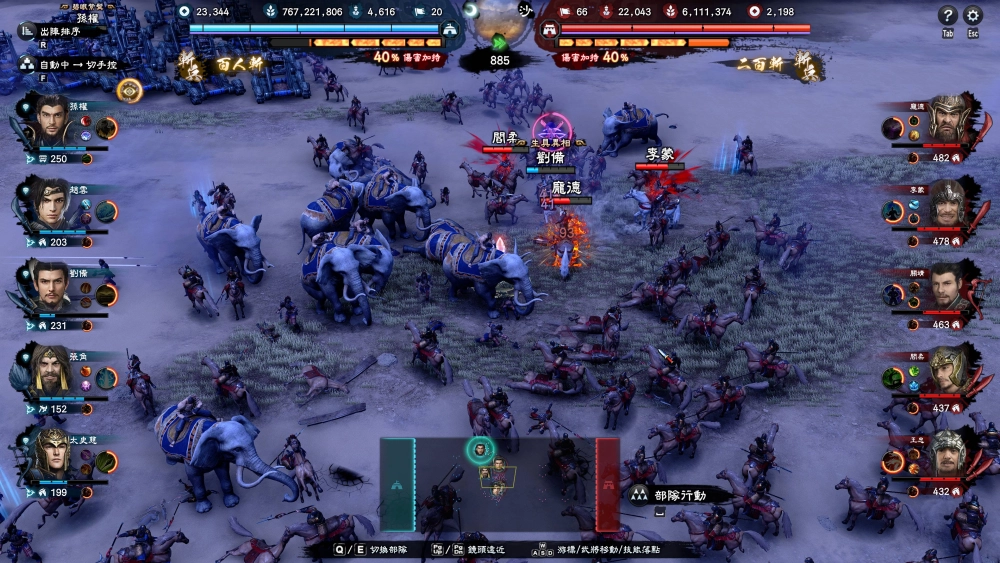Activate the golden eye icon near 孫權
1000x563 pixels.
coord(129,90)
